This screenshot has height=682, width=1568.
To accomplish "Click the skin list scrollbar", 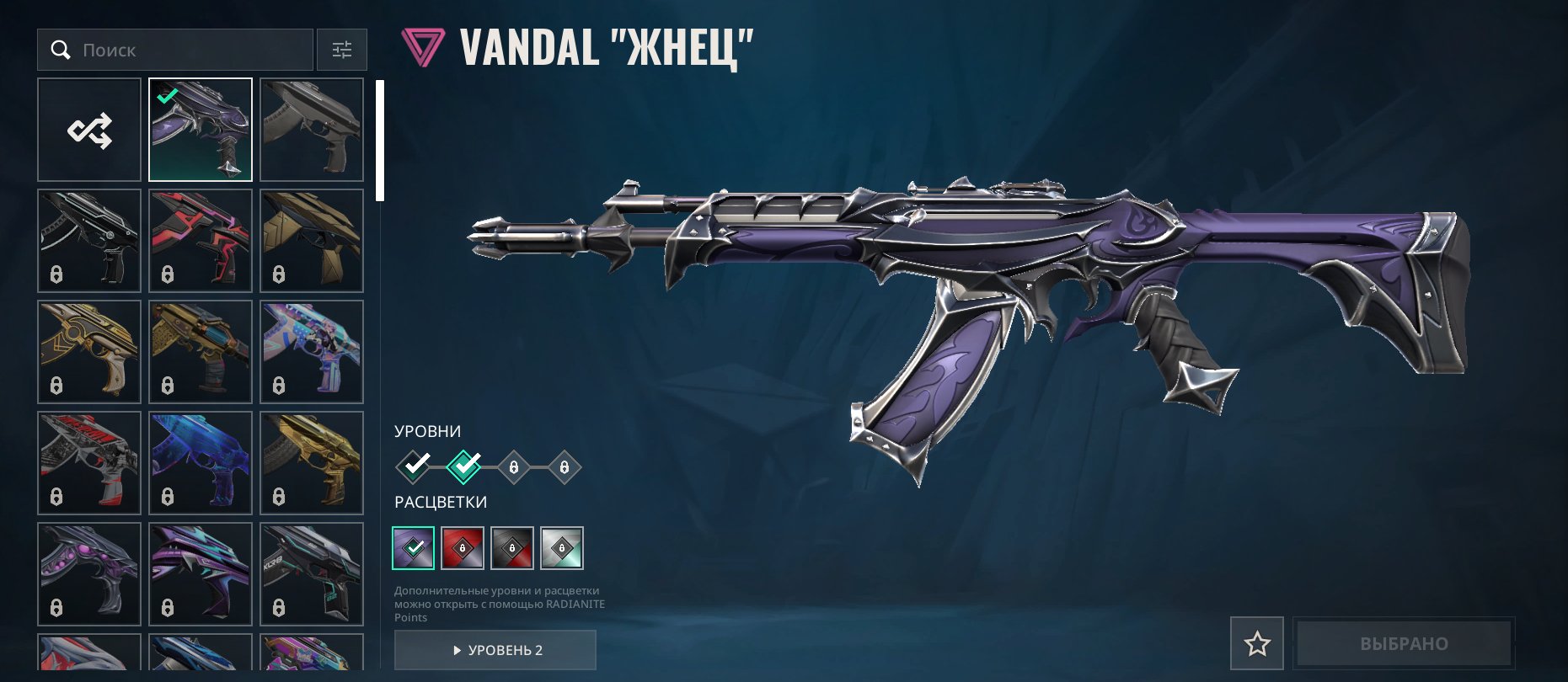I will coord(380,141).
